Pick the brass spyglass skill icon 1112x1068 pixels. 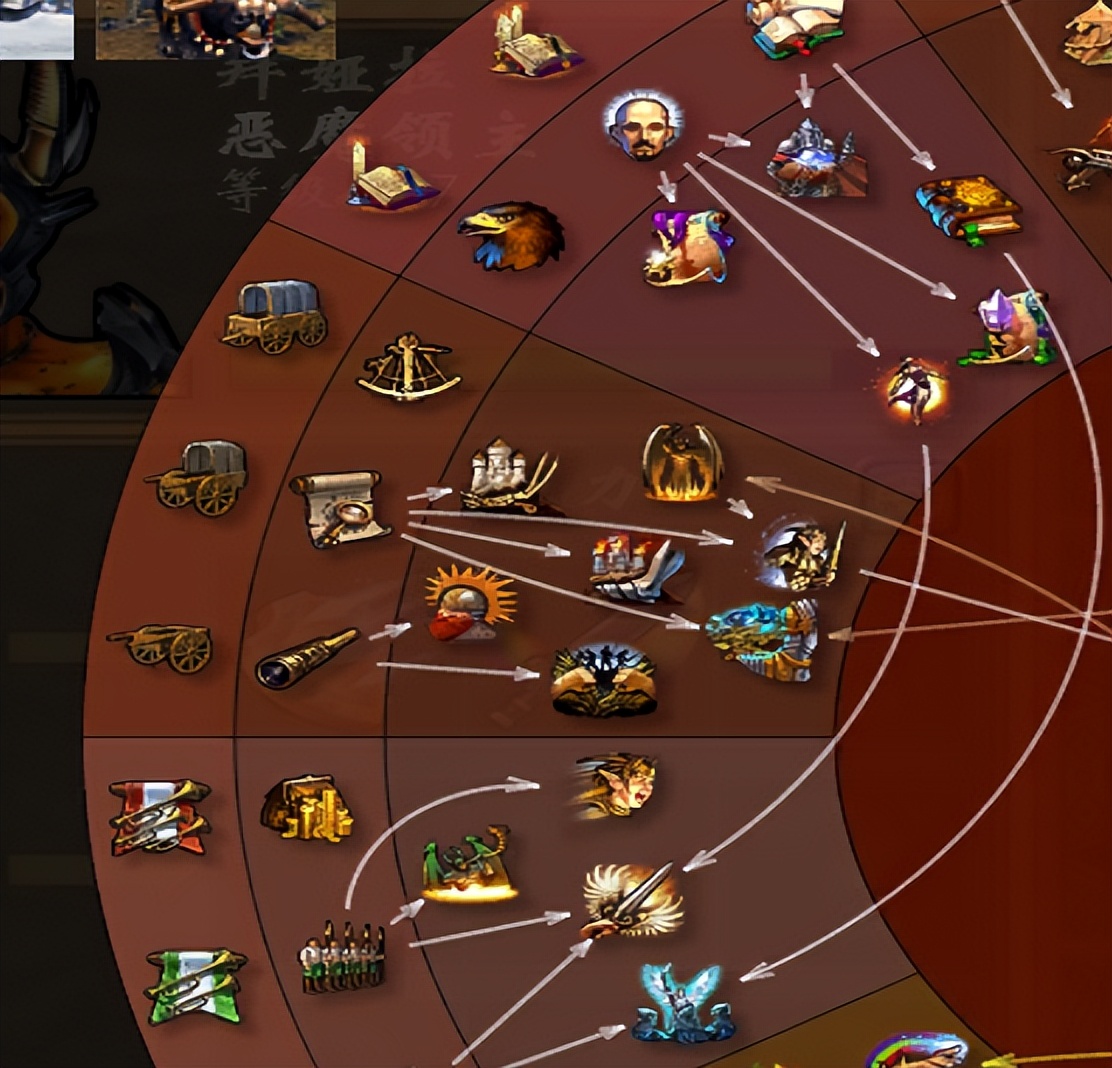pos(306,657)
